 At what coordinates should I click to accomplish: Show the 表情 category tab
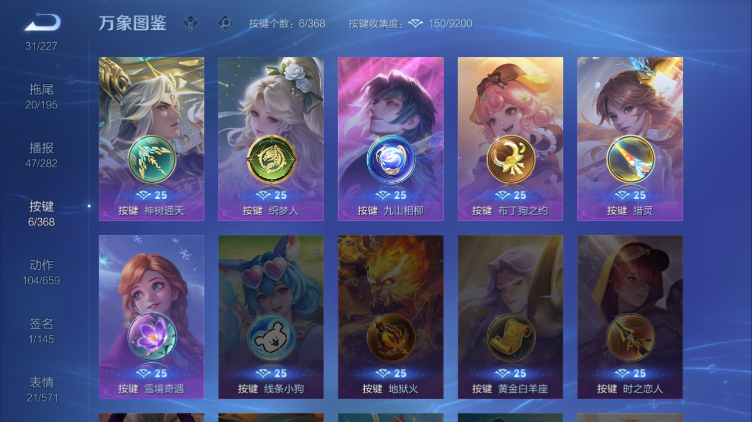pyautogui.click(x=41, y=389)
